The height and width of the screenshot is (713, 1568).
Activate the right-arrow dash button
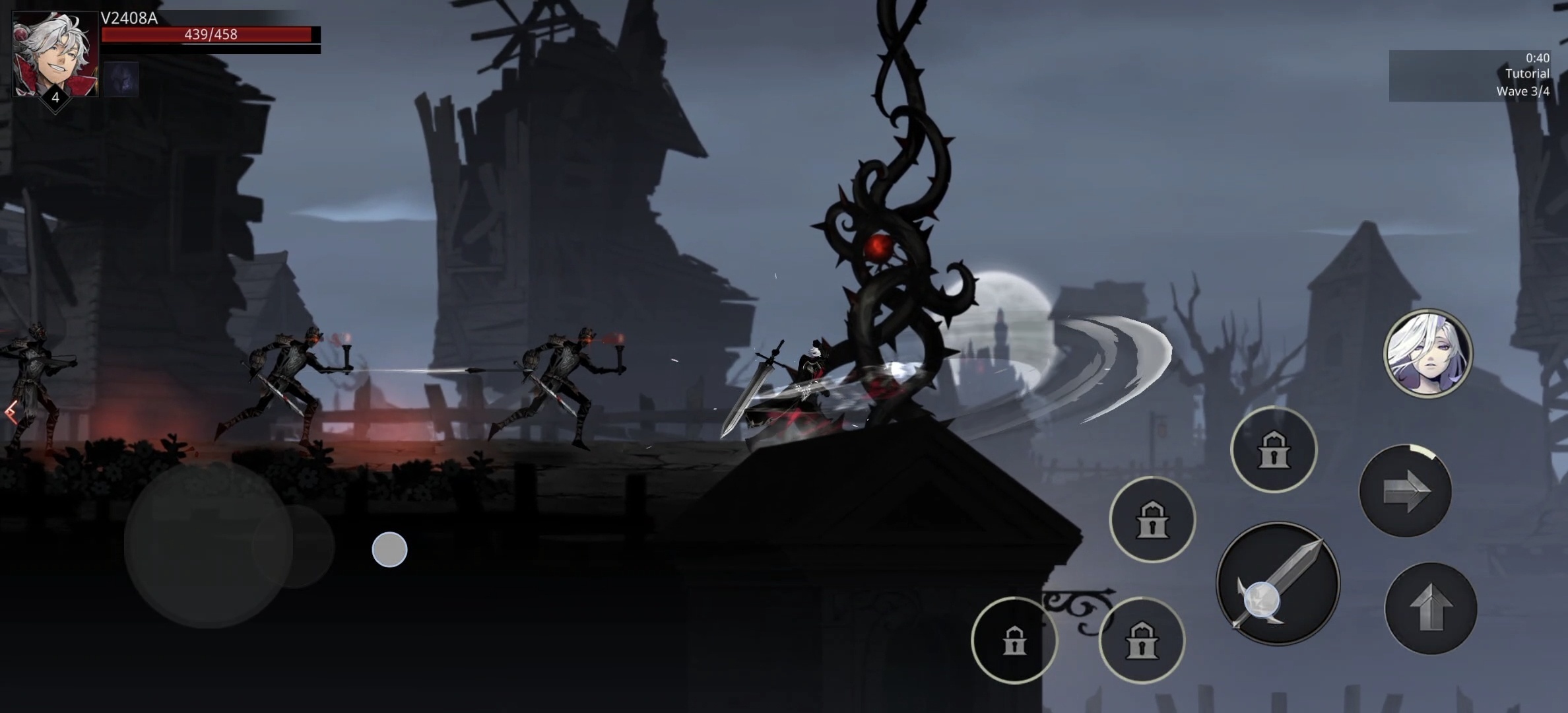coord(1405,491)
